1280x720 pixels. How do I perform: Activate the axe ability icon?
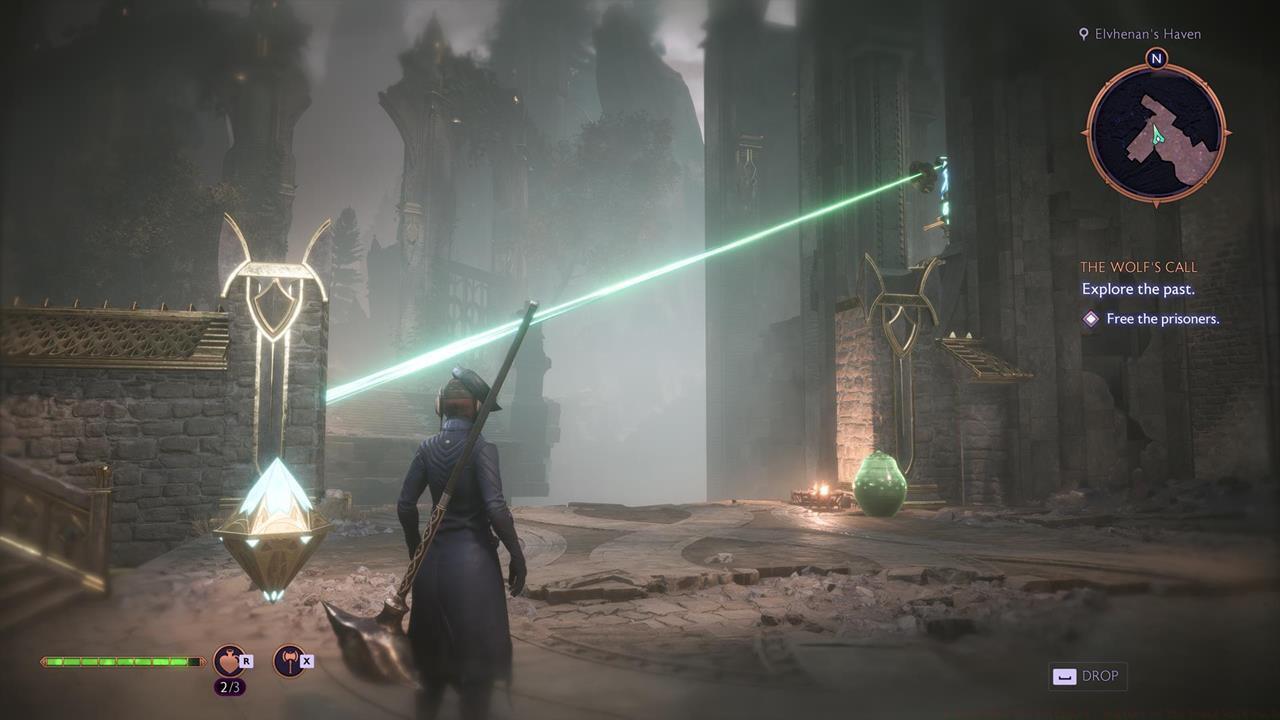[x=288, y=661]
